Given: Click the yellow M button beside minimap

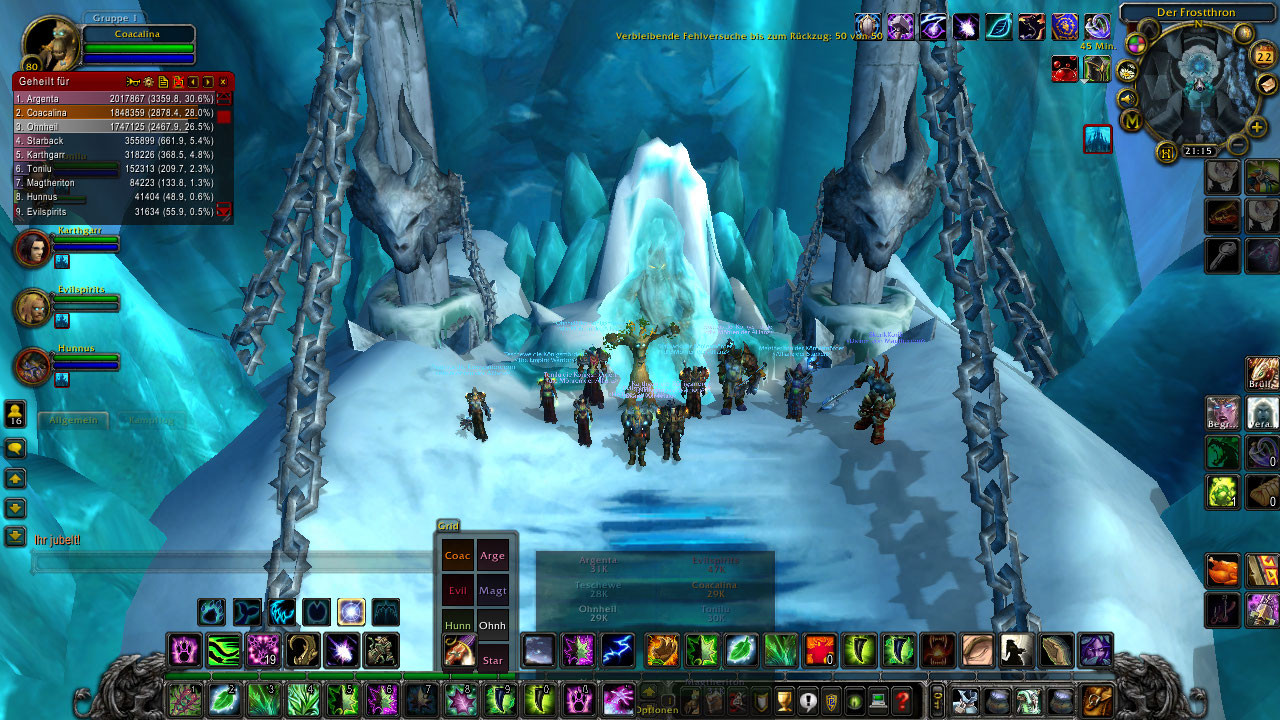Looking at the screenshot, I should pyautogui.click(x=1133, y=122).
